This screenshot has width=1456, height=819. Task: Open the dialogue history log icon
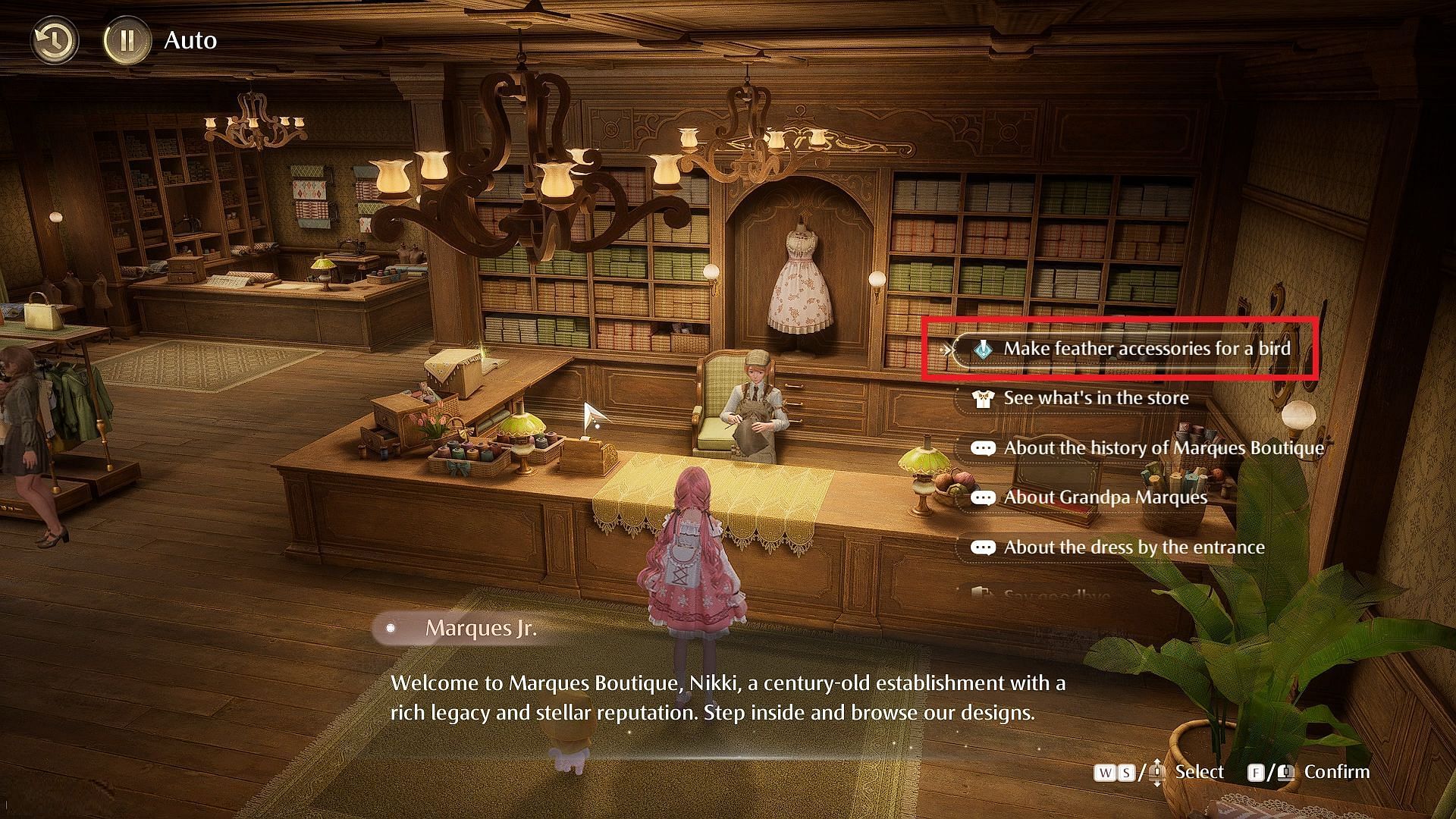(54, 40)
